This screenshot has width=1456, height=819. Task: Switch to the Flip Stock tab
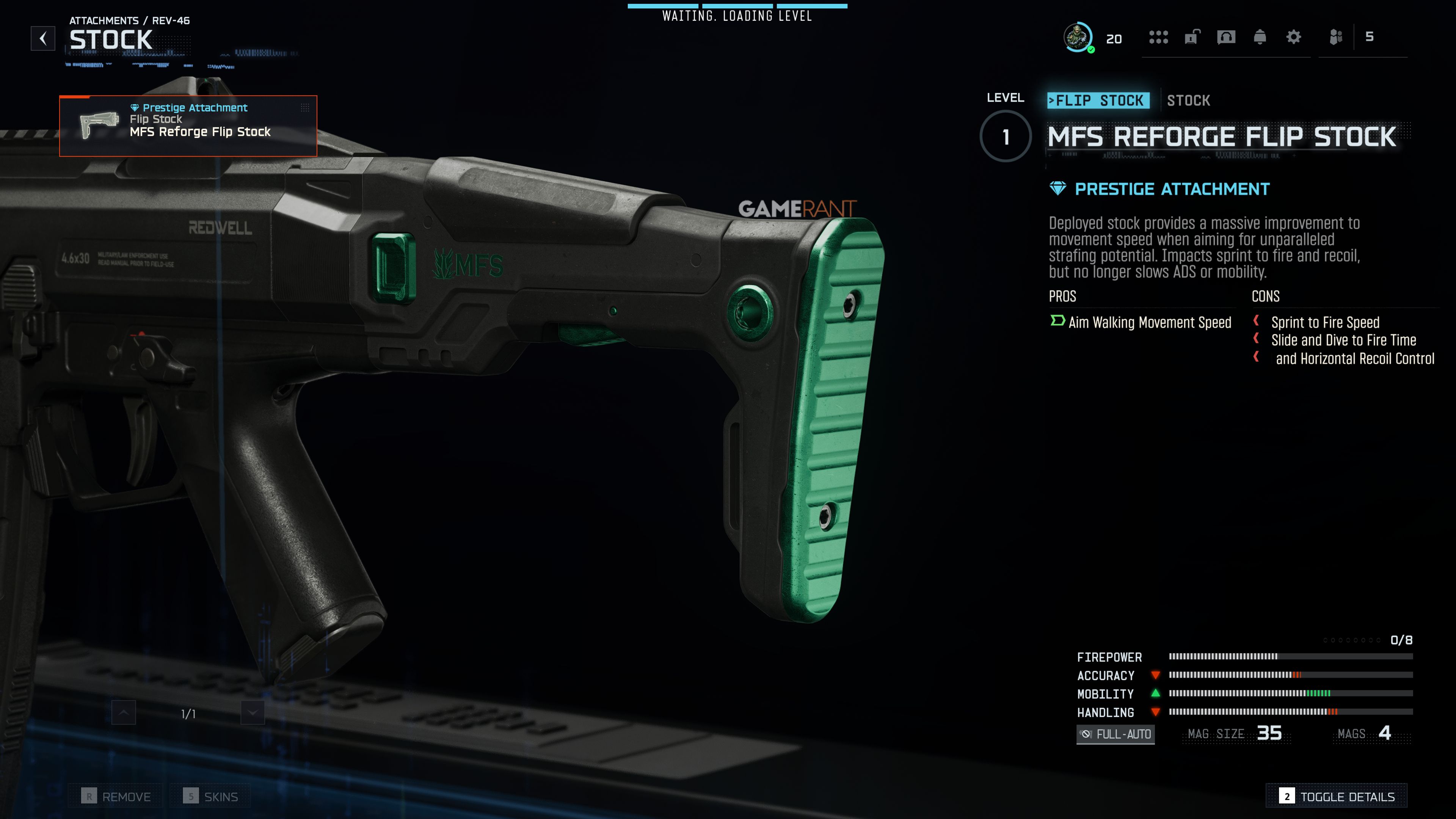click(x=1098, y=100)
